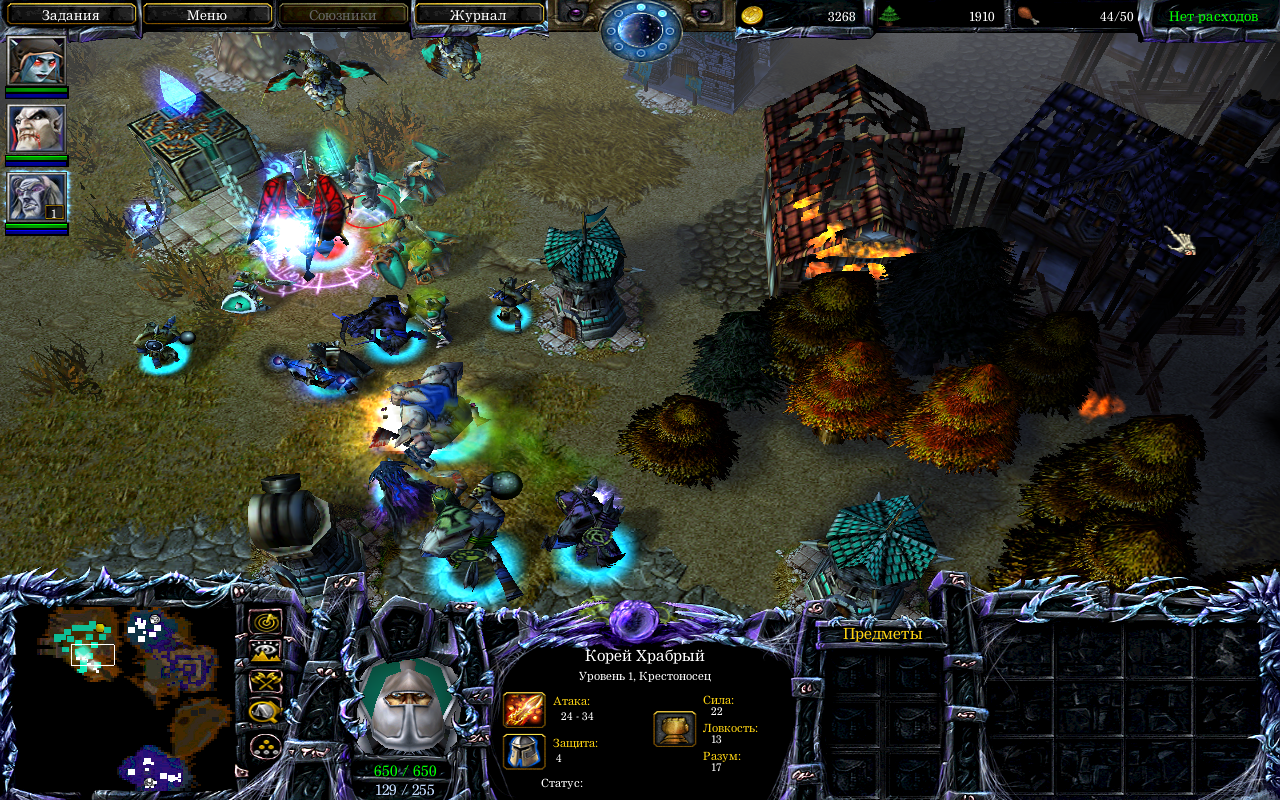This screenshot has width=1280, height=800.
Task: Click the hero attributes icon beside Сила
Action: click(675, 729)
